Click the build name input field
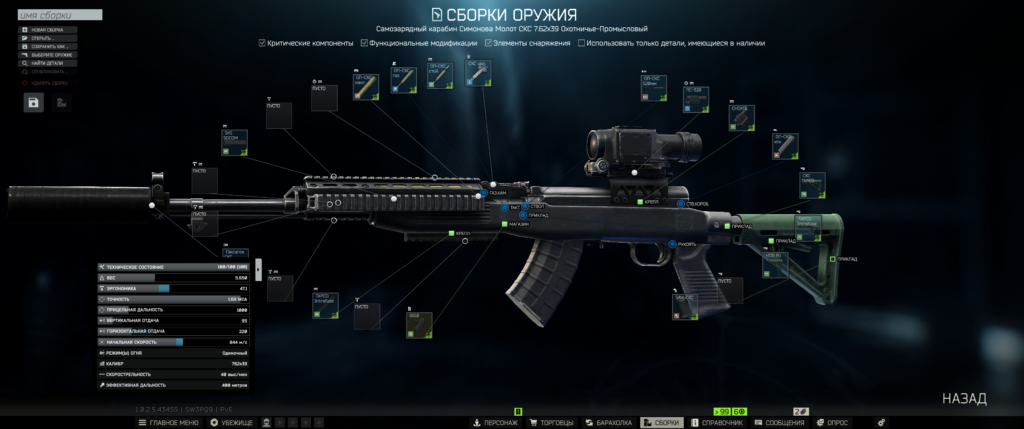The image size is (1024, 429). [x=60, y=16]
